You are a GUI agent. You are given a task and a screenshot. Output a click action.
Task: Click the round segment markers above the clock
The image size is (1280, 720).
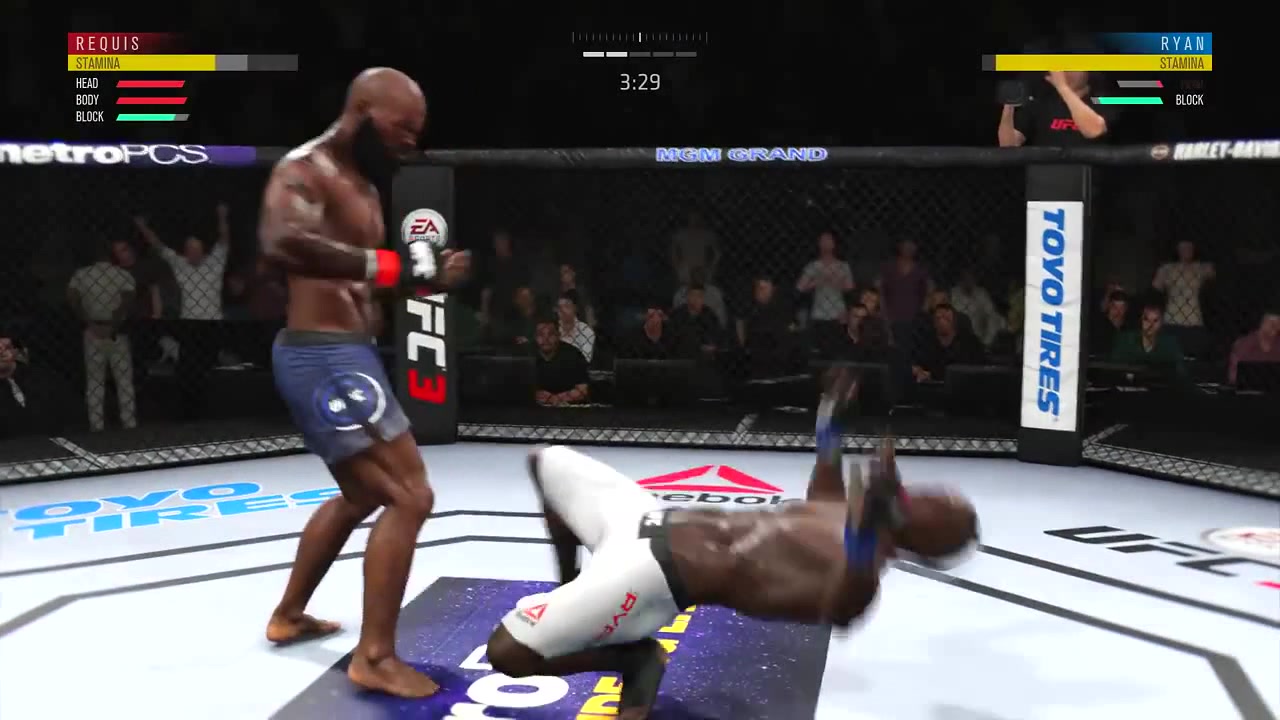(x=640, y=55)
